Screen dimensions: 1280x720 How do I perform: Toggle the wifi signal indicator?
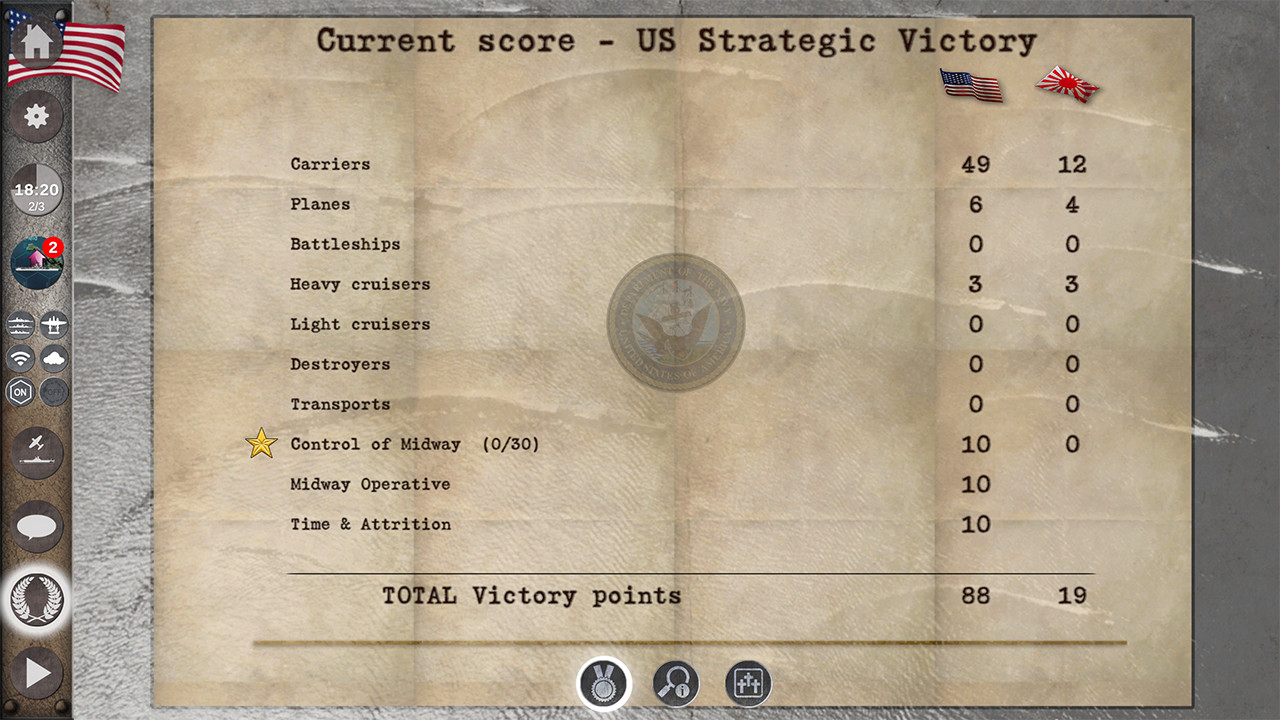[20, 359]
